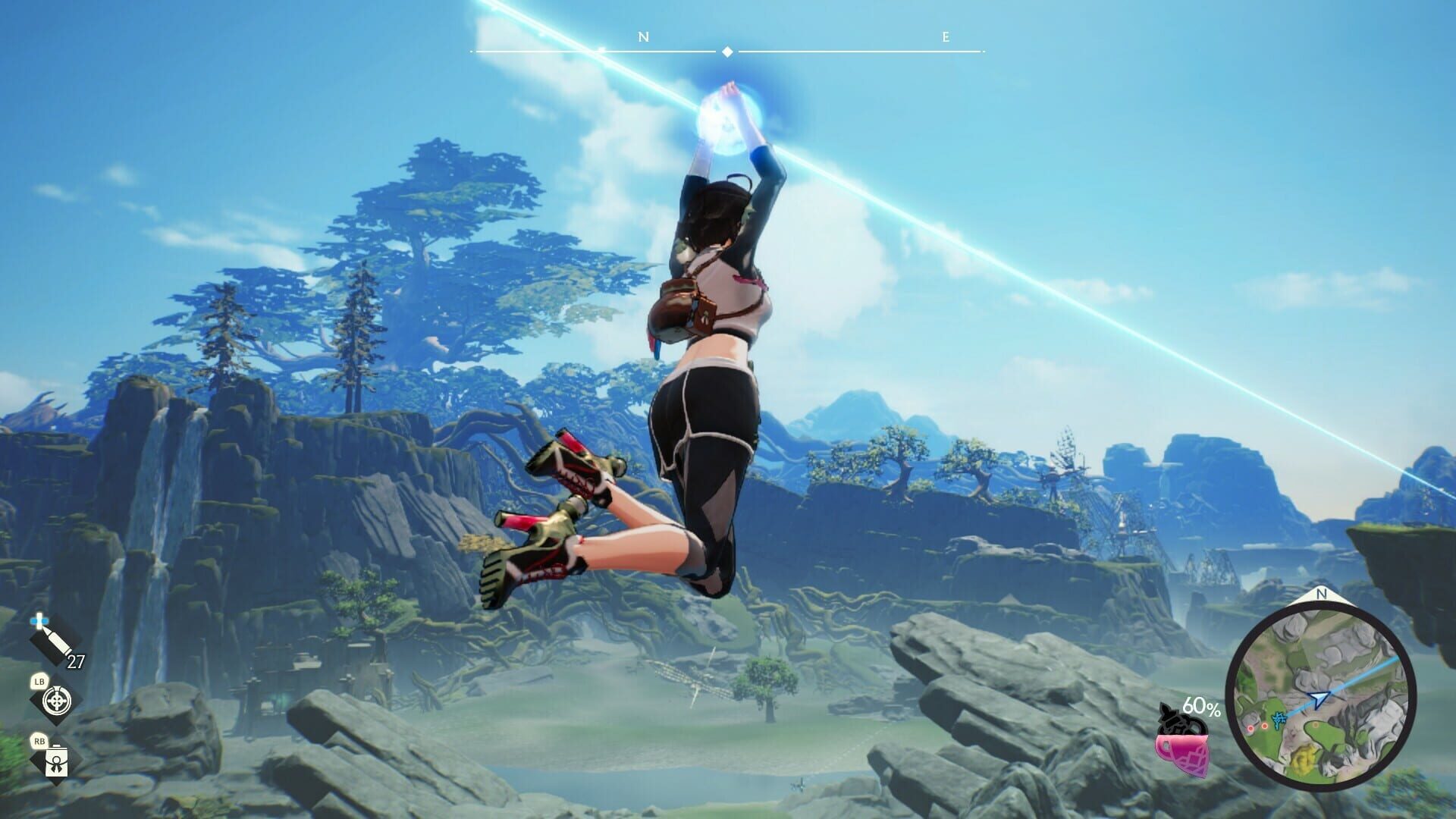This screenshot has width=1456, height=819.
Task: Click the zipline anchor marker on the minimap
Action: pos(1279,718)
